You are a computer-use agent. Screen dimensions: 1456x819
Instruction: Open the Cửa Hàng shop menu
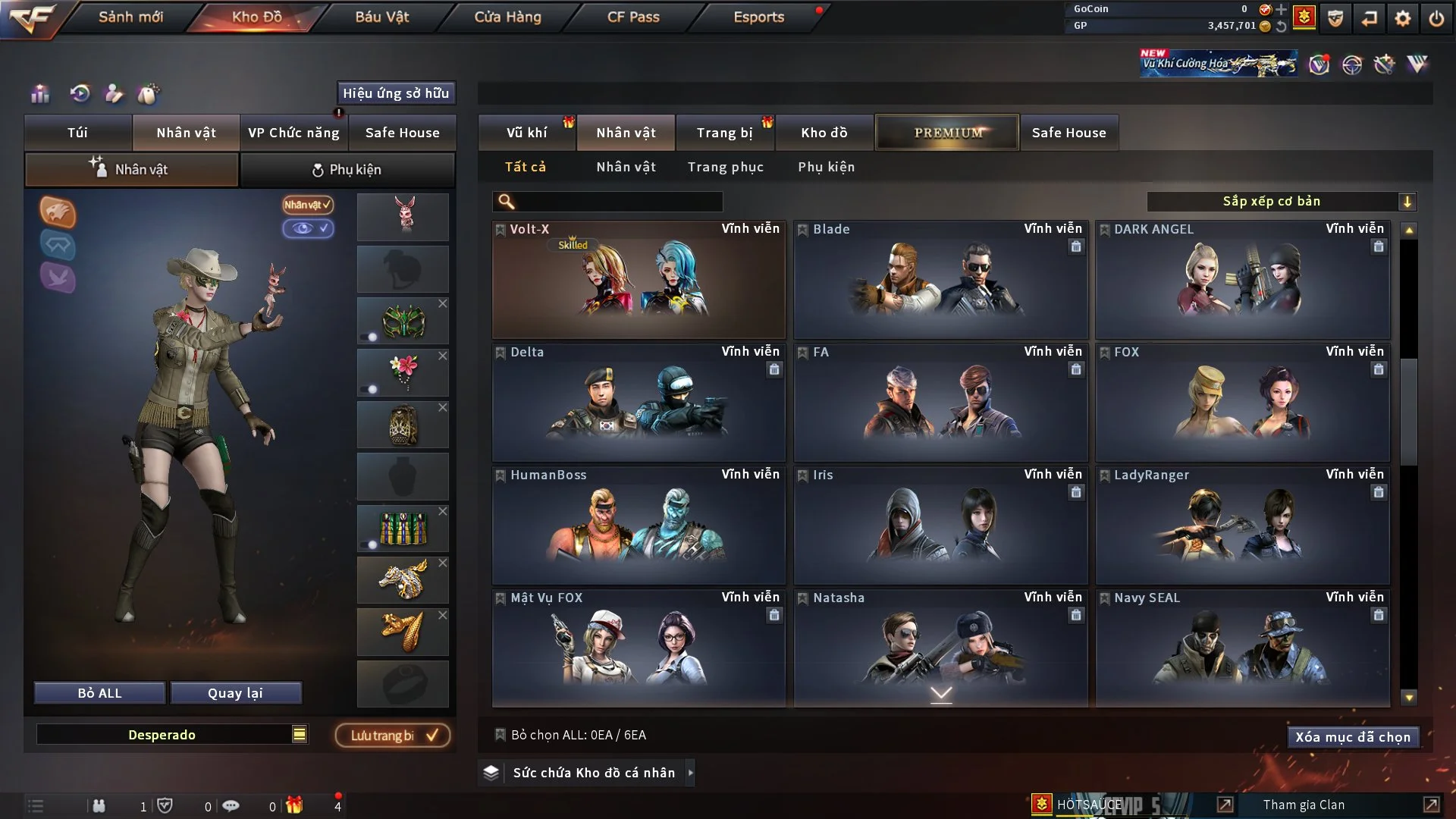[507, 17]
